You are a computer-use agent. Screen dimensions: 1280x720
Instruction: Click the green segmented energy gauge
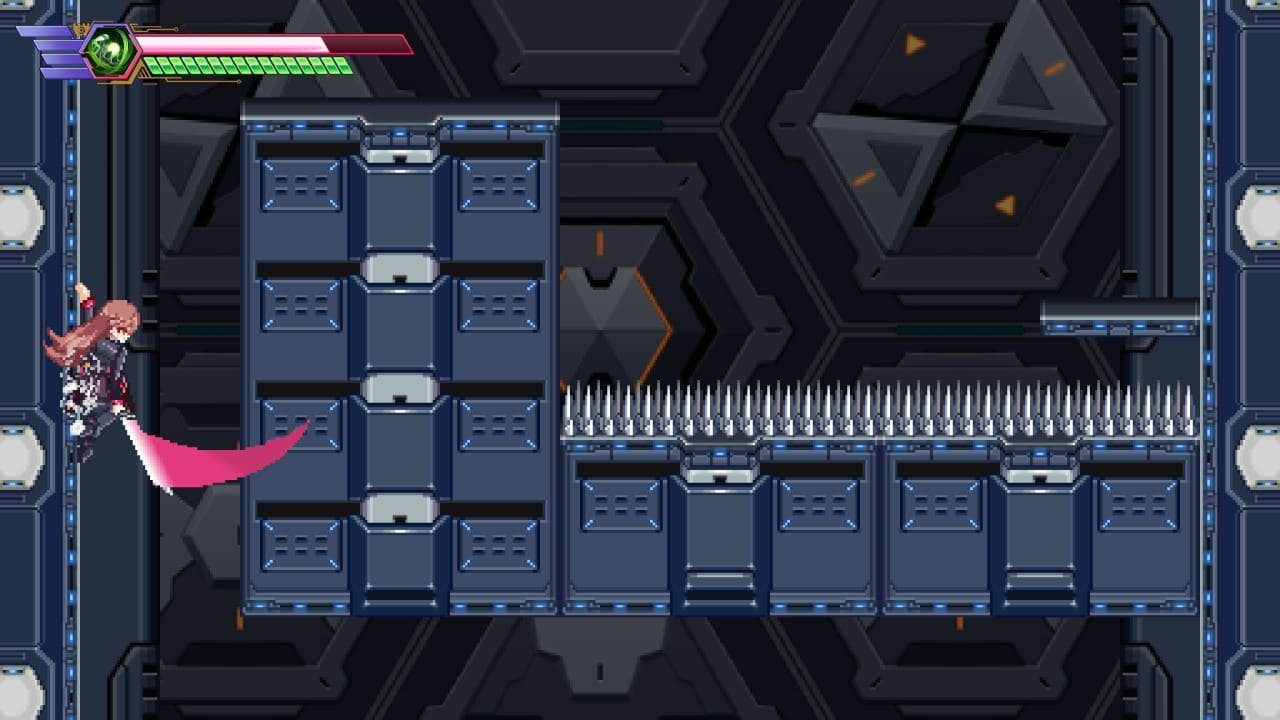pyautogui.click(x=250, y=68)
